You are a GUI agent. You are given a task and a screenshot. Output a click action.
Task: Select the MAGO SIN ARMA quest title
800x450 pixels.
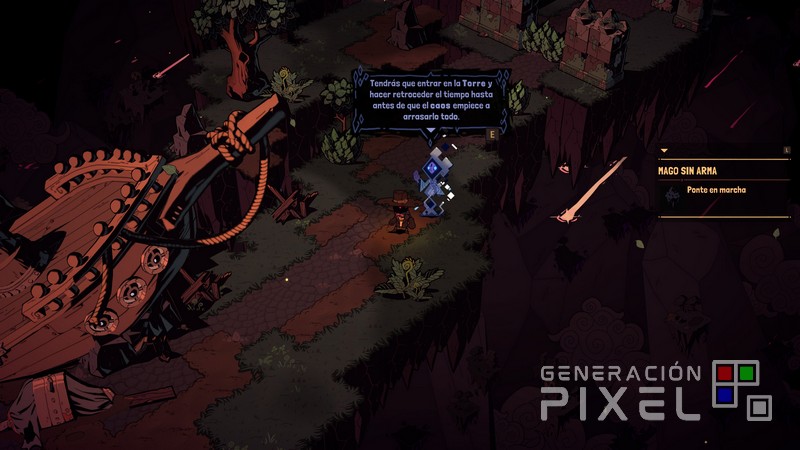tap(687, 171)
